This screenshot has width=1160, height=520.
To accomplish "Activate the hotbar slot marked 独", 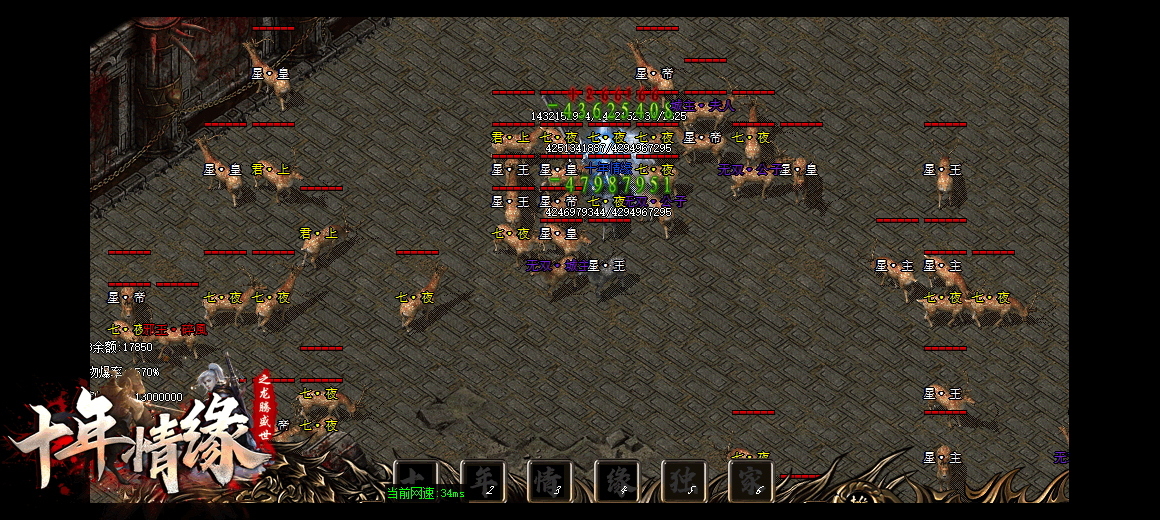I will (684, 479).
